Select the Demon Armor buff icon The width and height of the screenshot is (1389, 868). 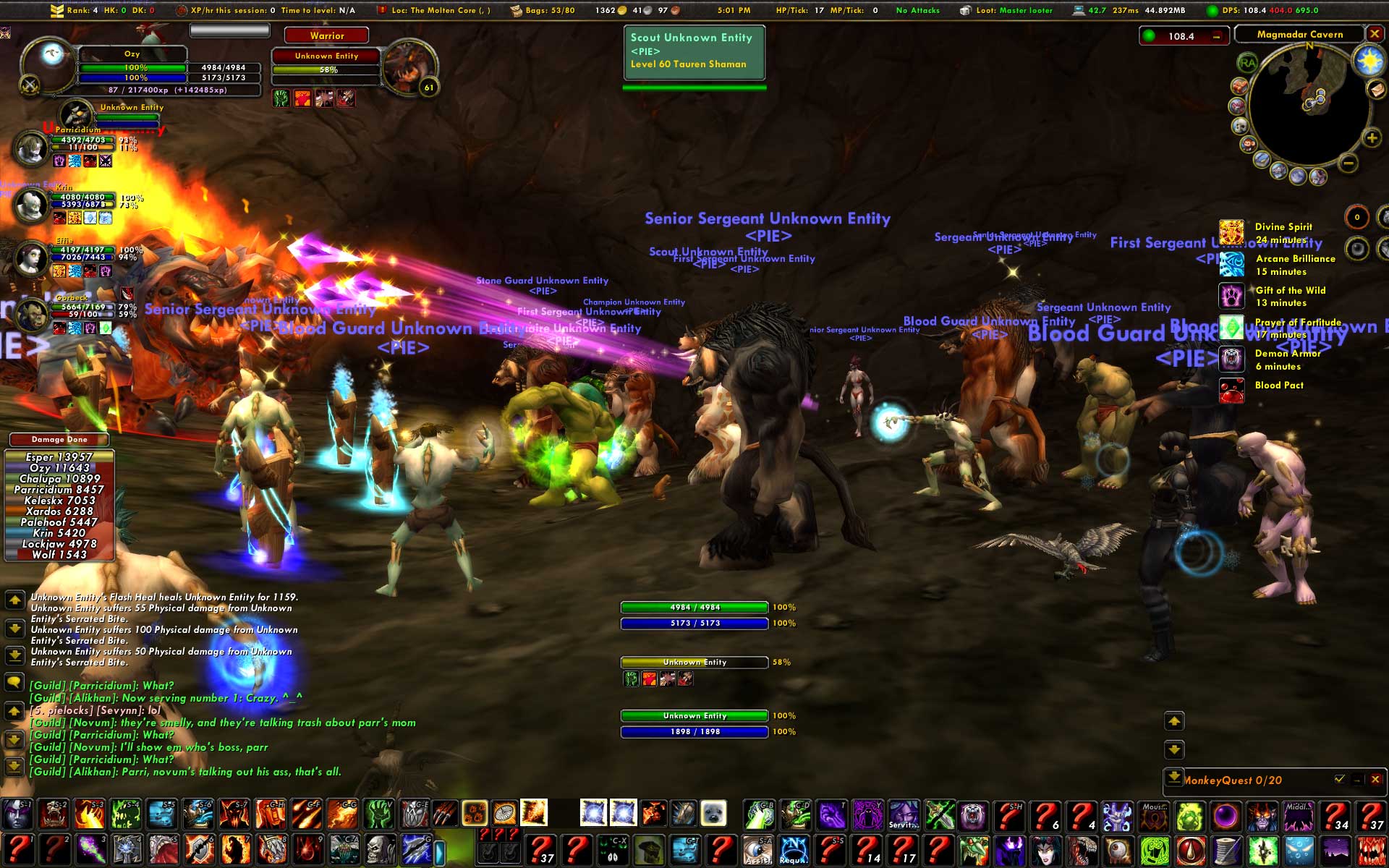[x=1231, y=359]
